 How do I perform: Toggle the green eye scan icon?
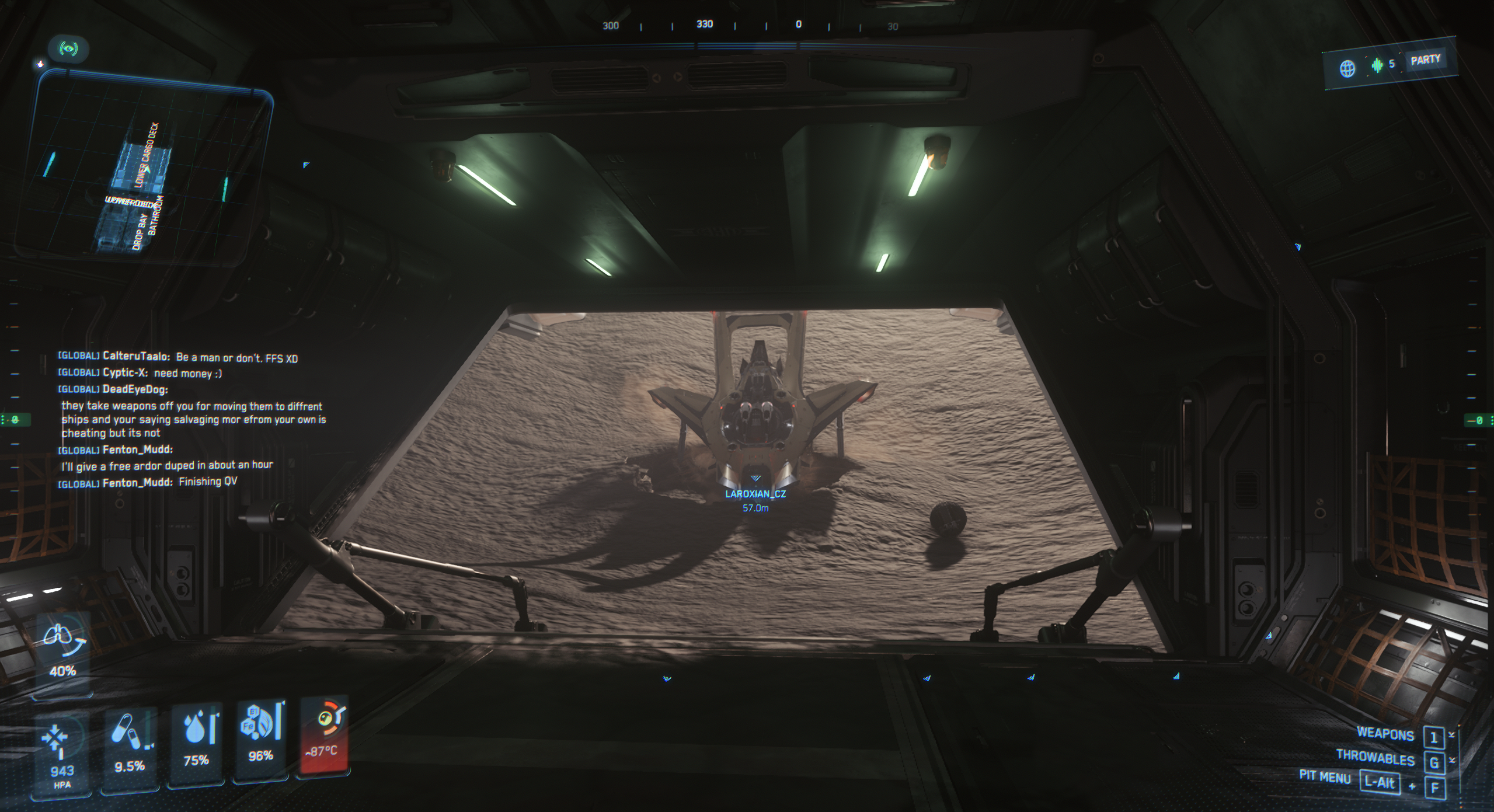pyautogui.click(x=69, y=48)
